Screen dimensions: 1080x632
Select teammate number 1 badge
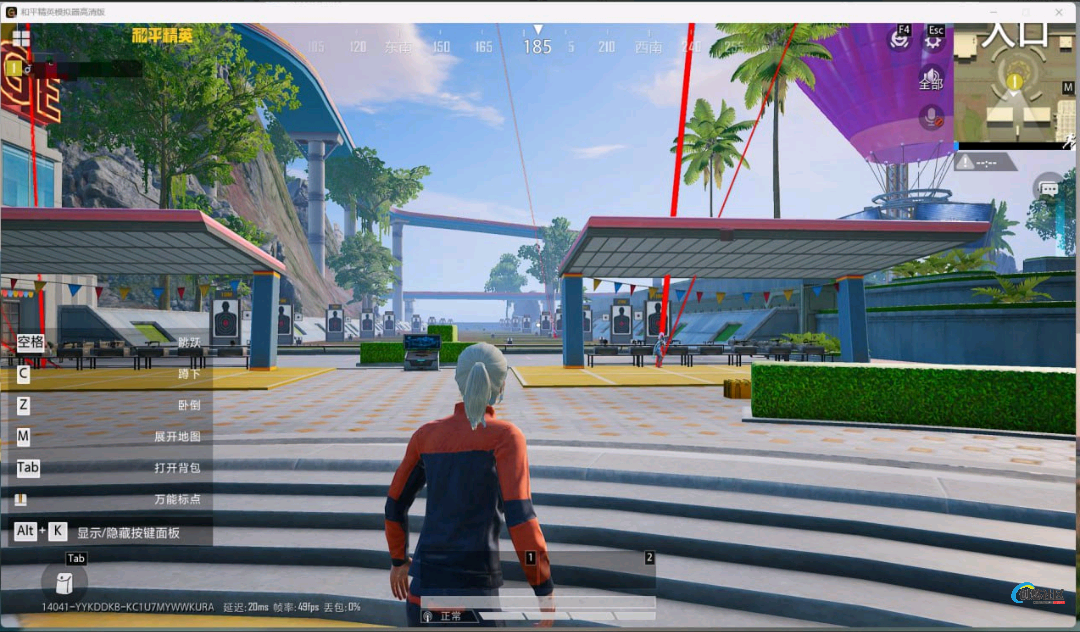click(x=14, y=68)
